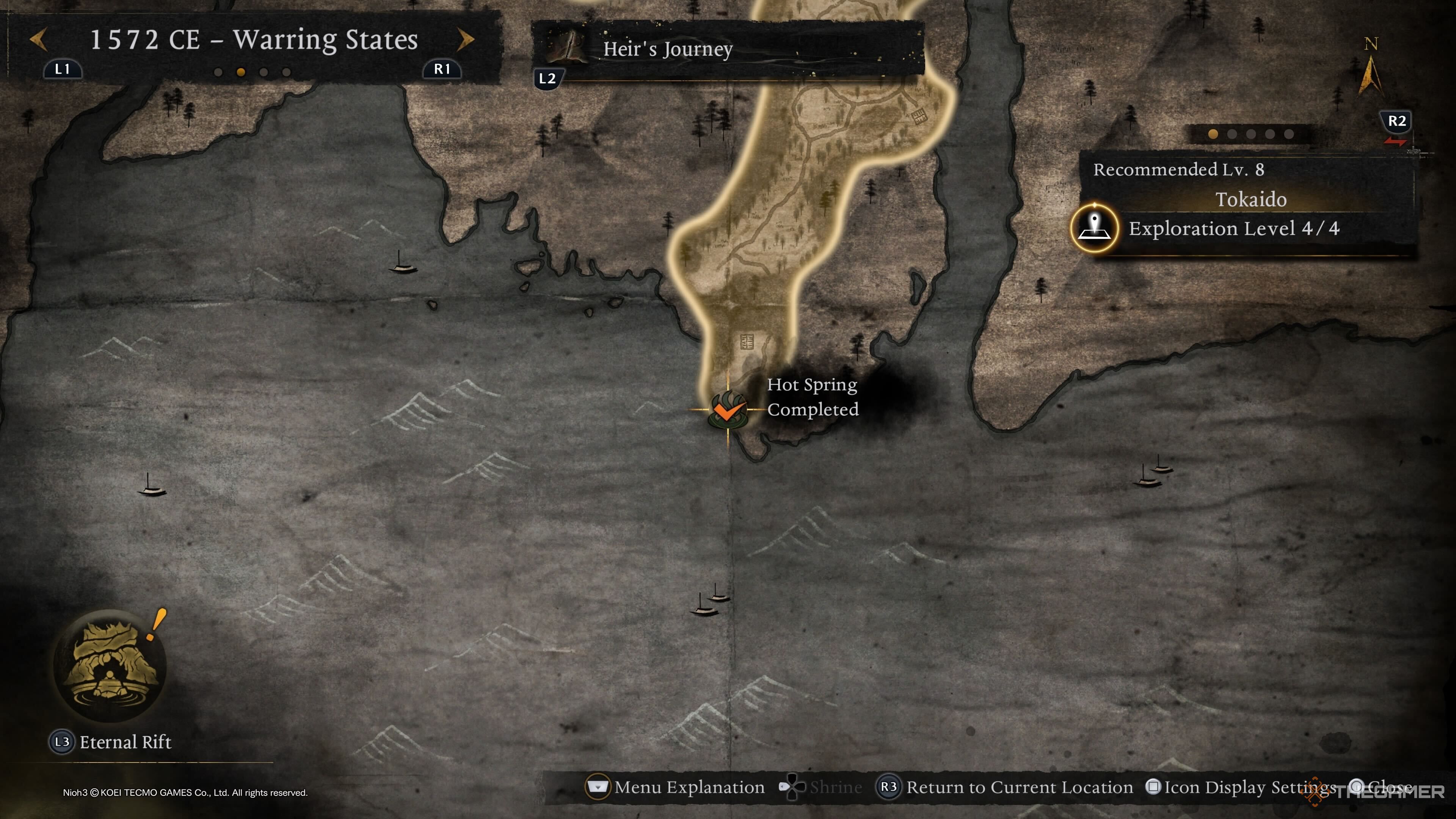The image size is (1456, 819).
Task: Select the Hot Spring Completed map marker
Action: tap(728, 410)
